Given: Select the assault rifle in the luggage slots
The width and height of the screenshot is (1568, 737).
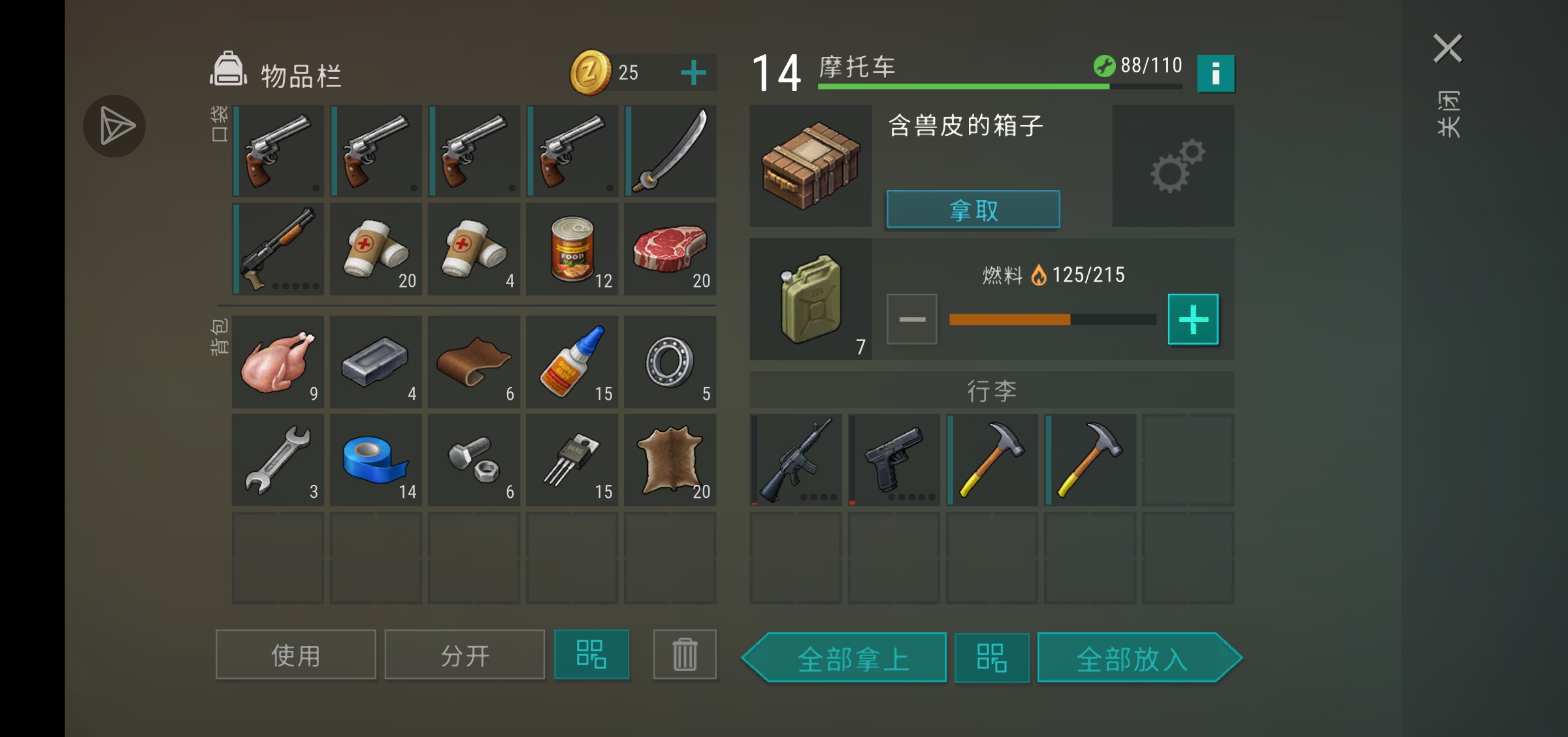Looking at the screenshot, I should pos(796,460).
